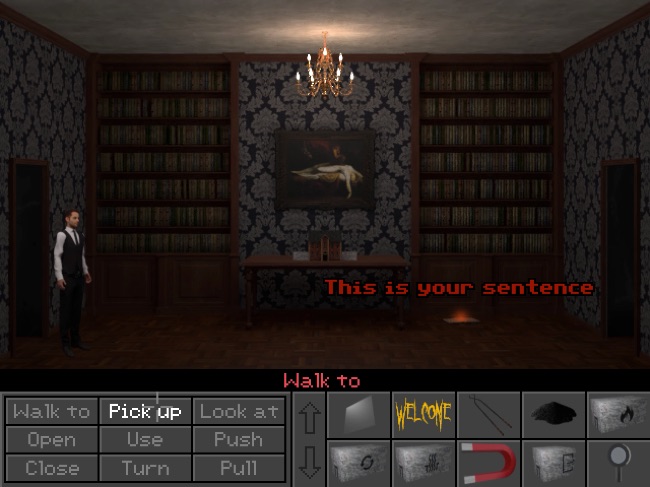Select the Open verb

click(52, 439)
